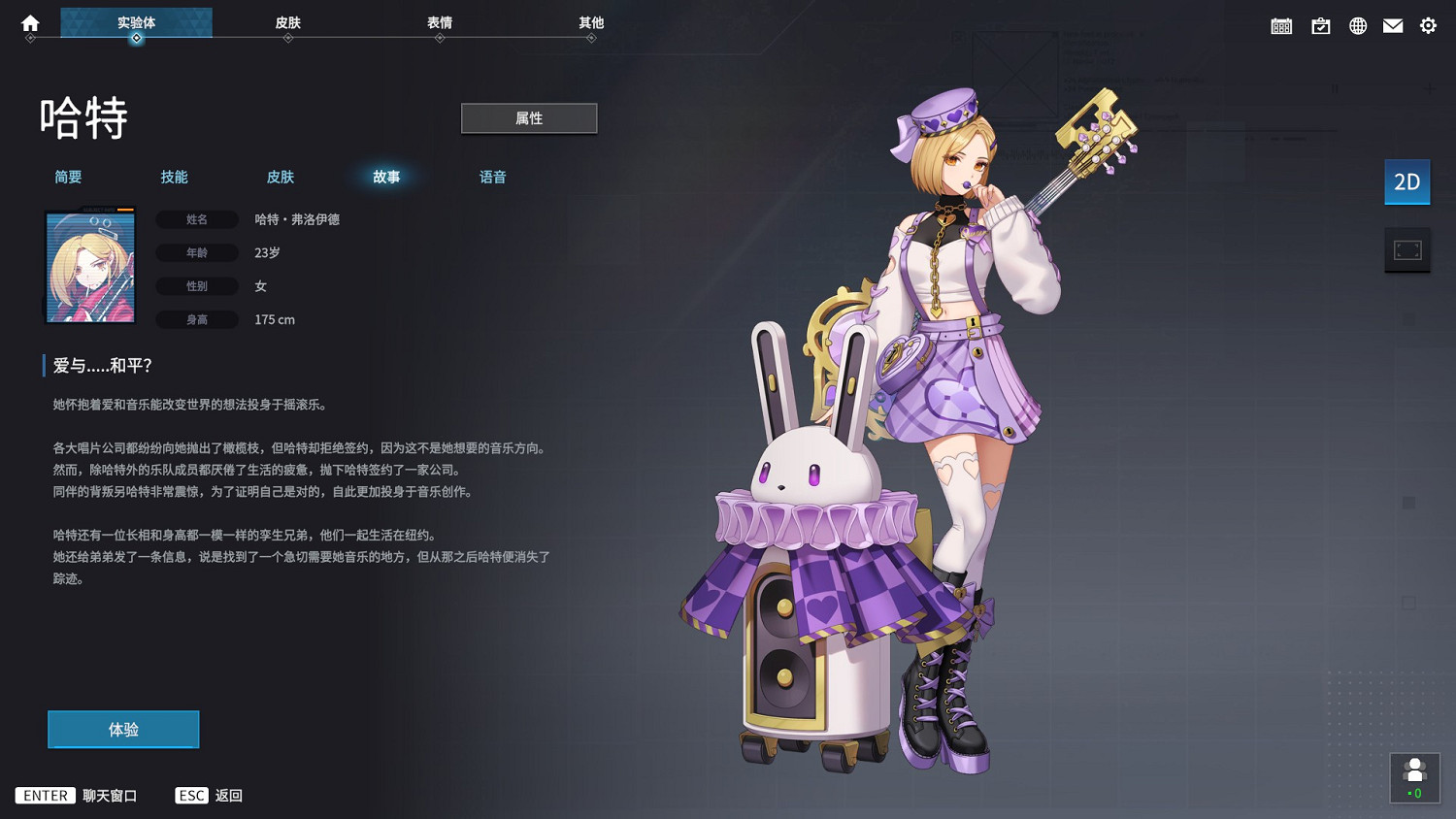1456x819 pixels.
Task: Open the 其他 tab
Action: [592, 22]
